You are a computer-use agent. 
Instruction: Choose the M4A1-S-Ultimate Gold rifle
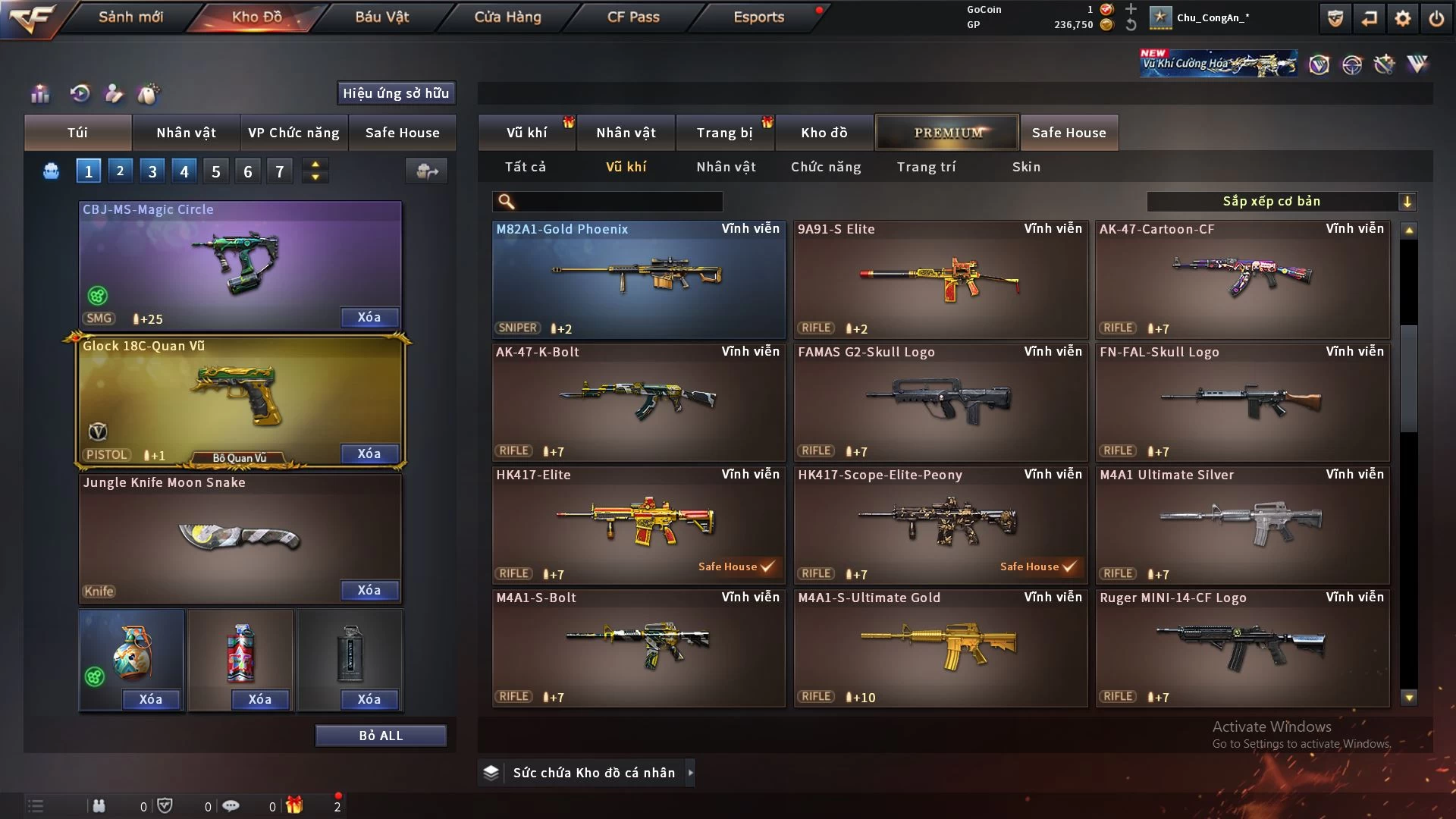(x=940, y=648)
